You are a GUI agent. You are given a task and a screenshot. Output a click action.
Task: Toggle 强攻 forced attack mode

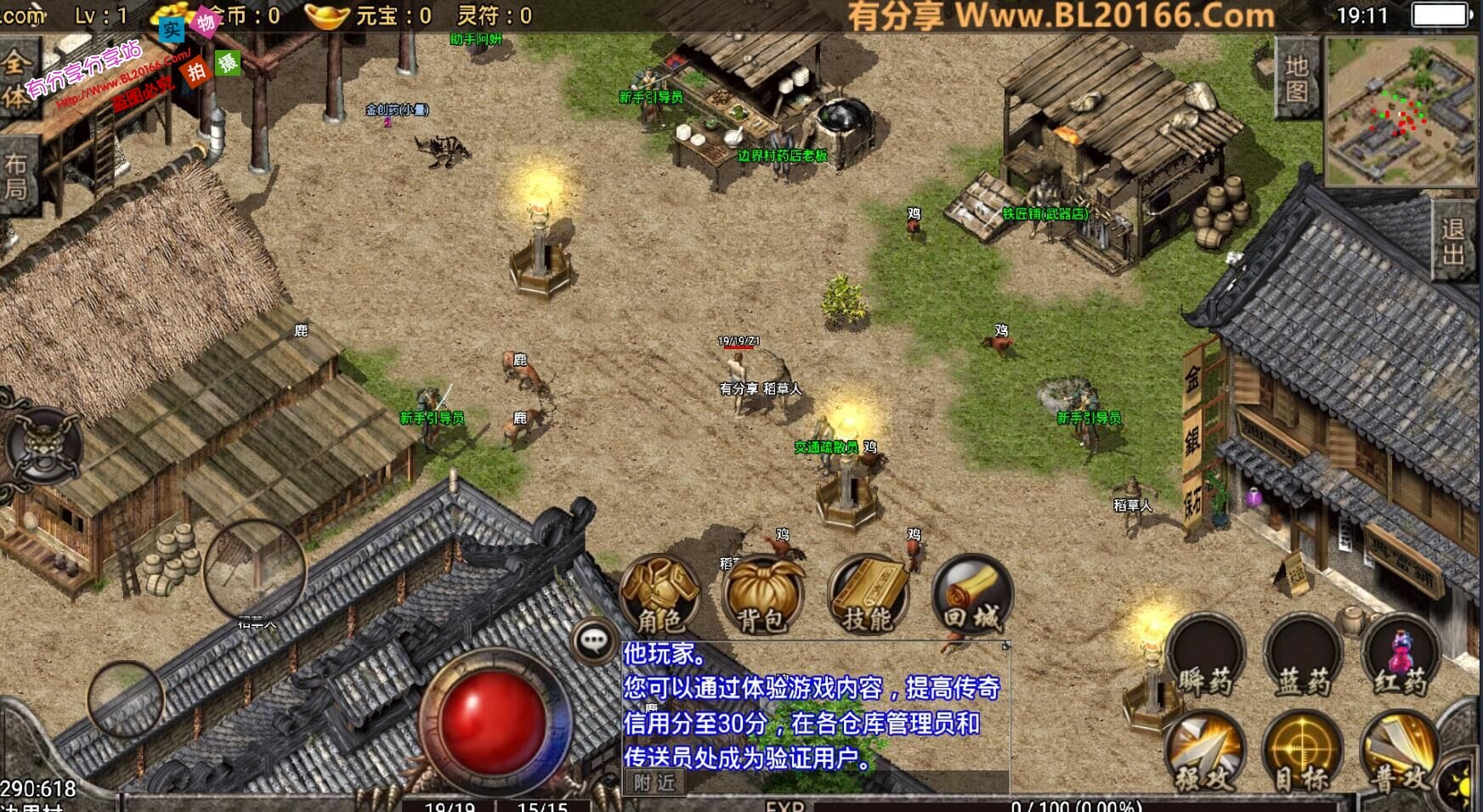click(1207, 756)
